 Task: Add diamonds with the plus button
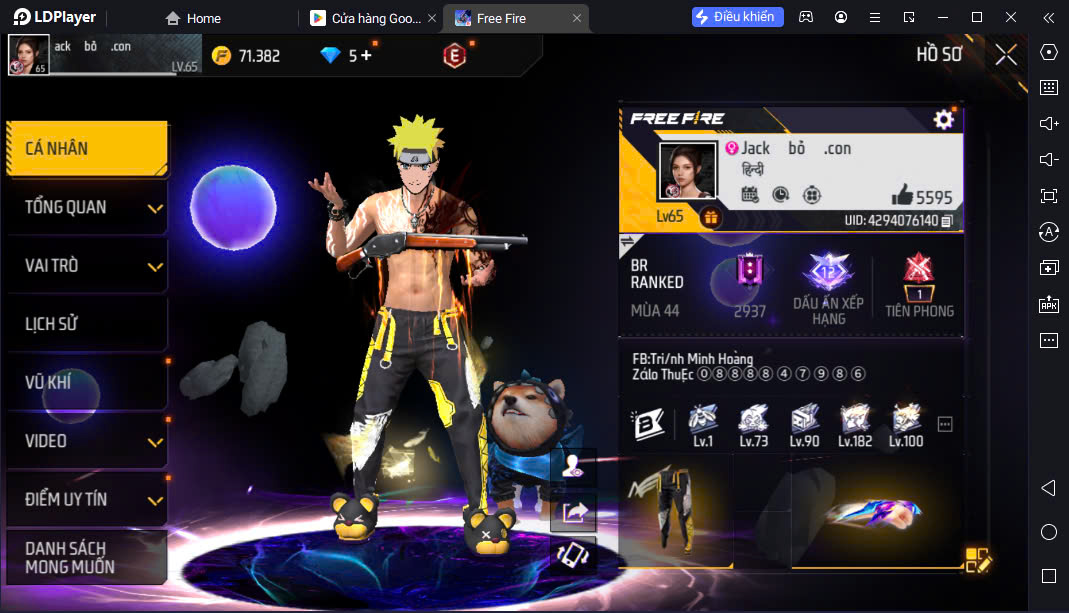tap(366, 56)
